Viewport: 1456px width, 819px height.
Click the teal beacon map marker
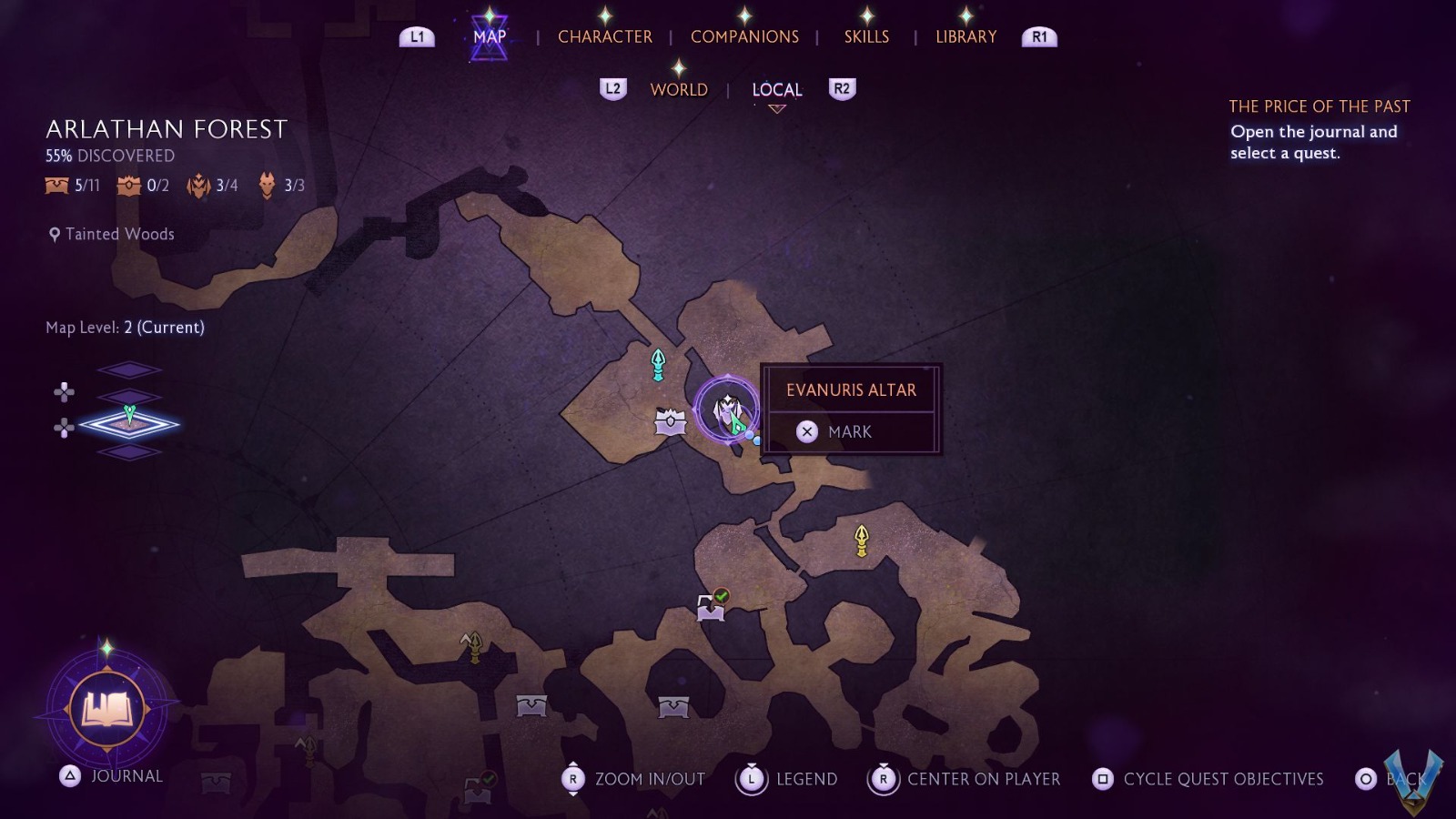point(658,364)
